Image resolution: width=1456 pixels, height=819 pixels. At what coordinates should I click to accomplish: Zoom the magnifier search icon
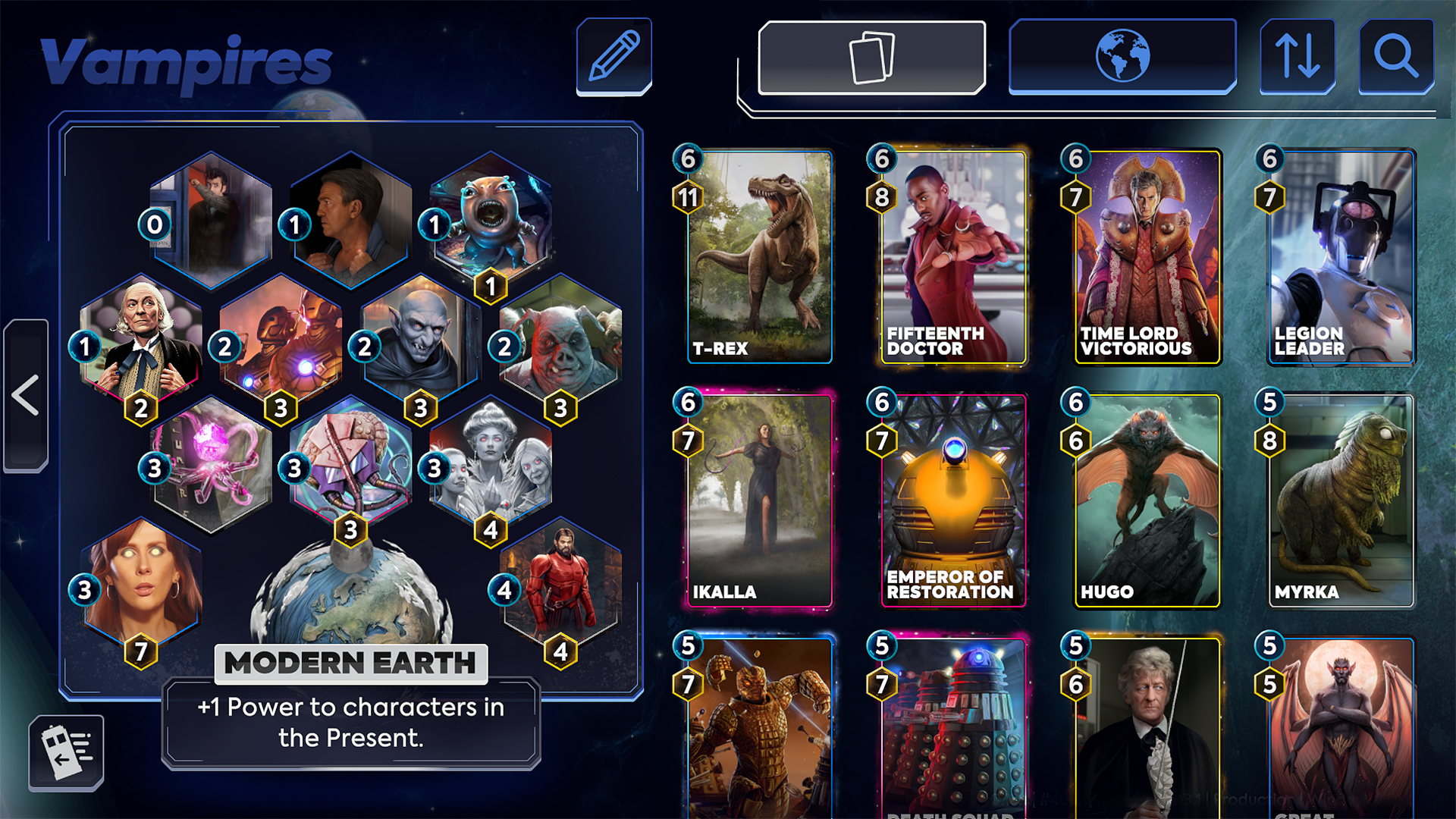point(1395,56)
